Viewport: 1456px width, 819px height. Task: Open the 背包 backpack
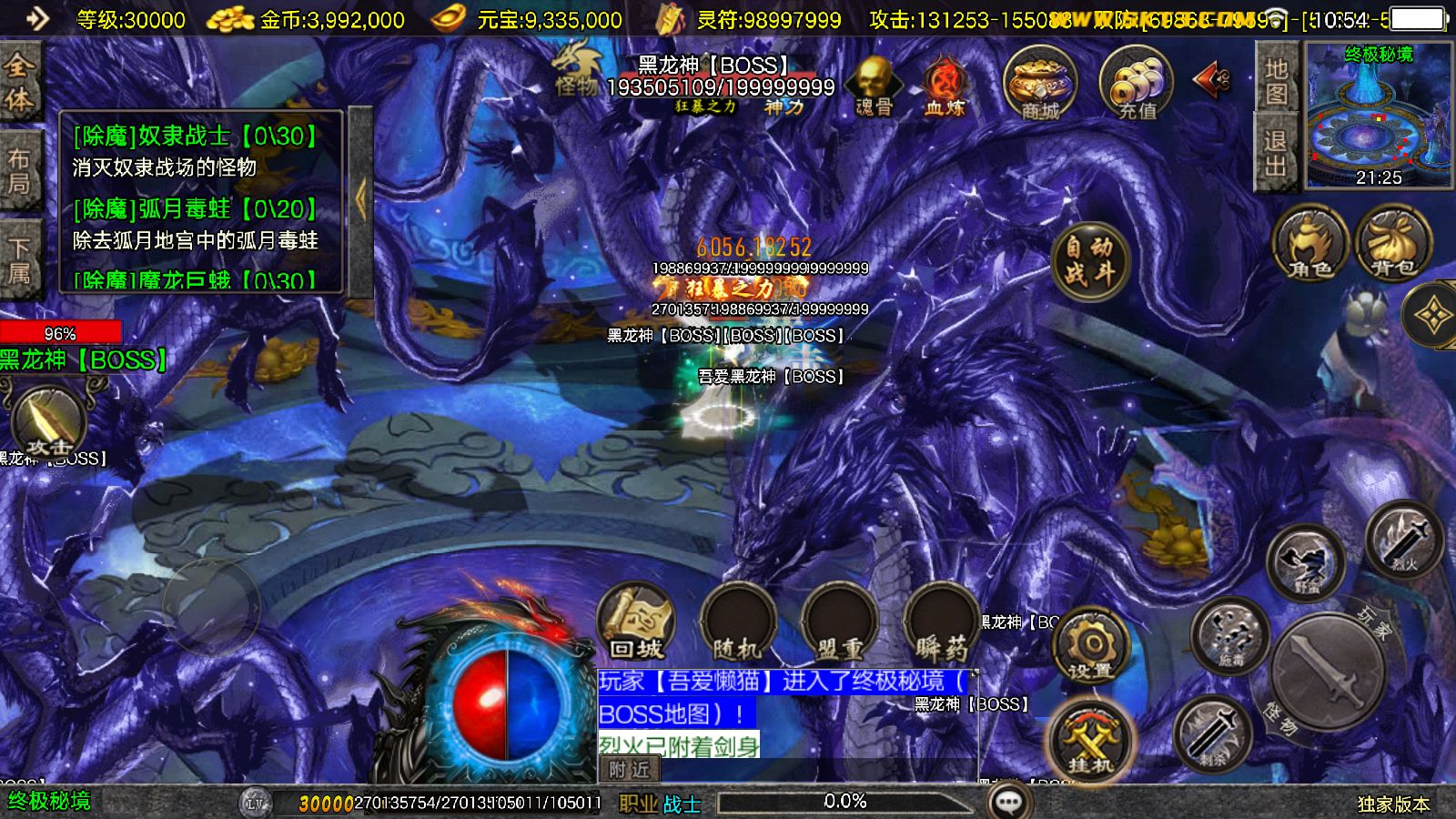tap(1392, 244)
